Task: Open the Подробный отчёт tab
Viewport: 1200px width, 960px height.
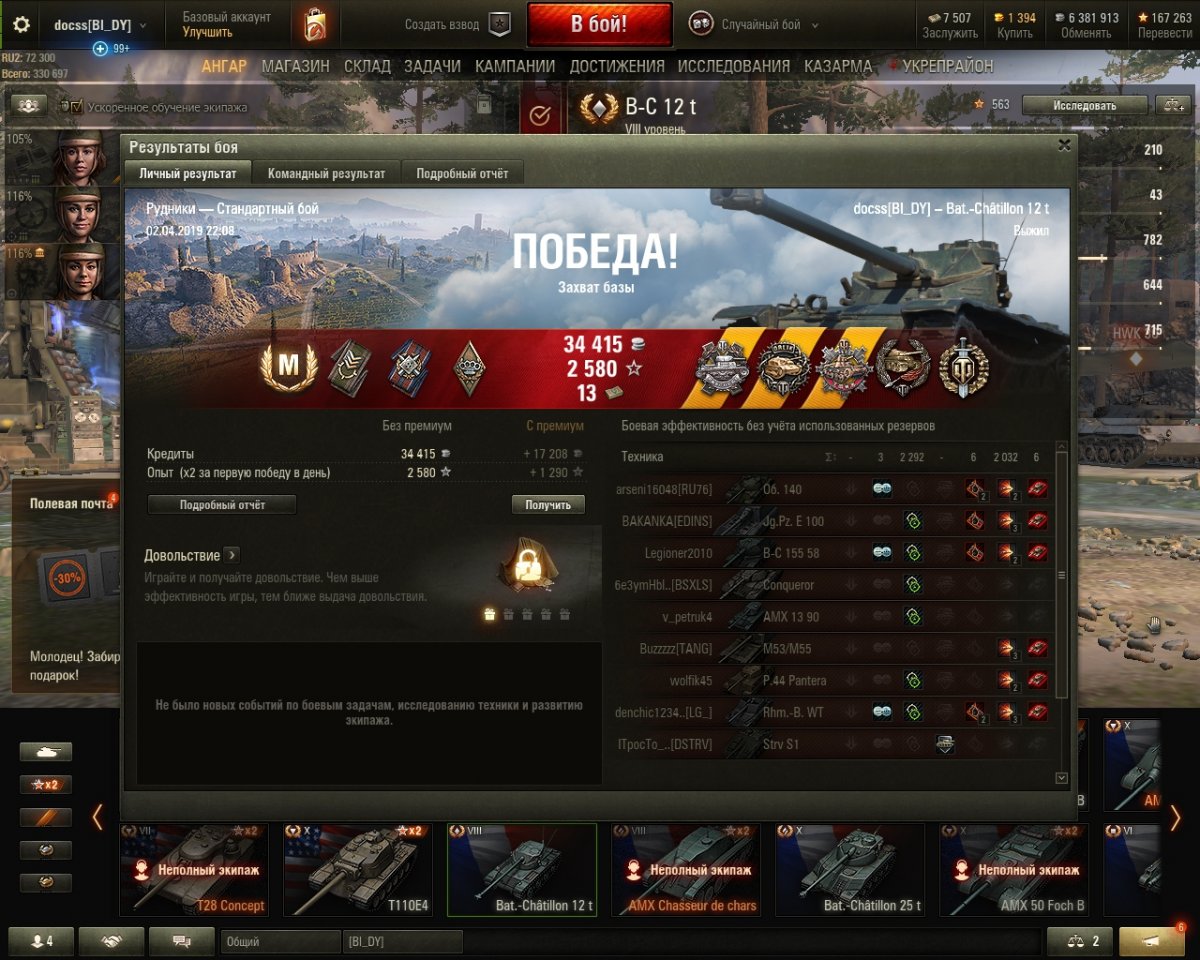Action: click(462, 173)
